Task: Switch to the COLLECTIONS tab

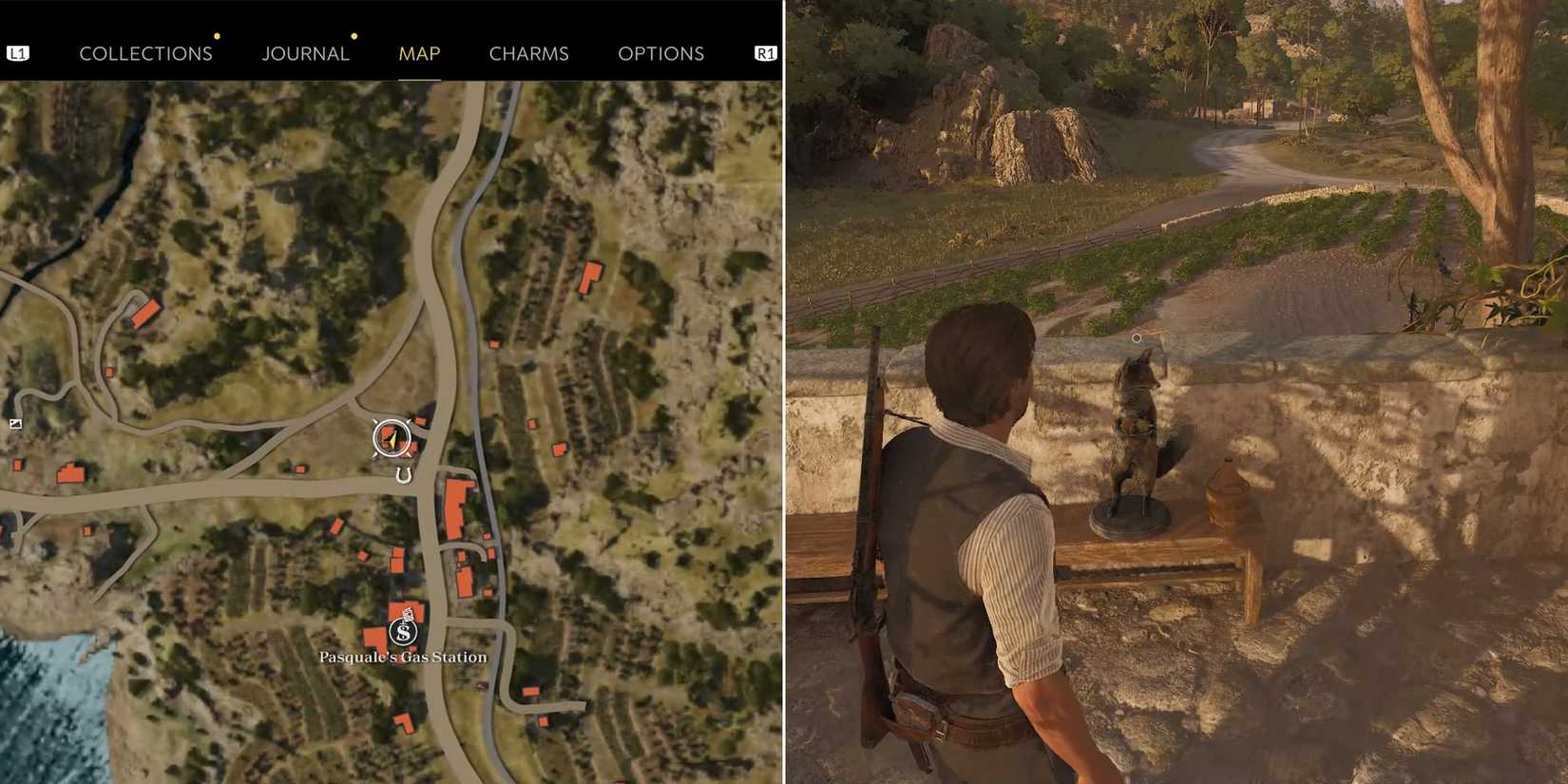Action: (x=145, y=53)
